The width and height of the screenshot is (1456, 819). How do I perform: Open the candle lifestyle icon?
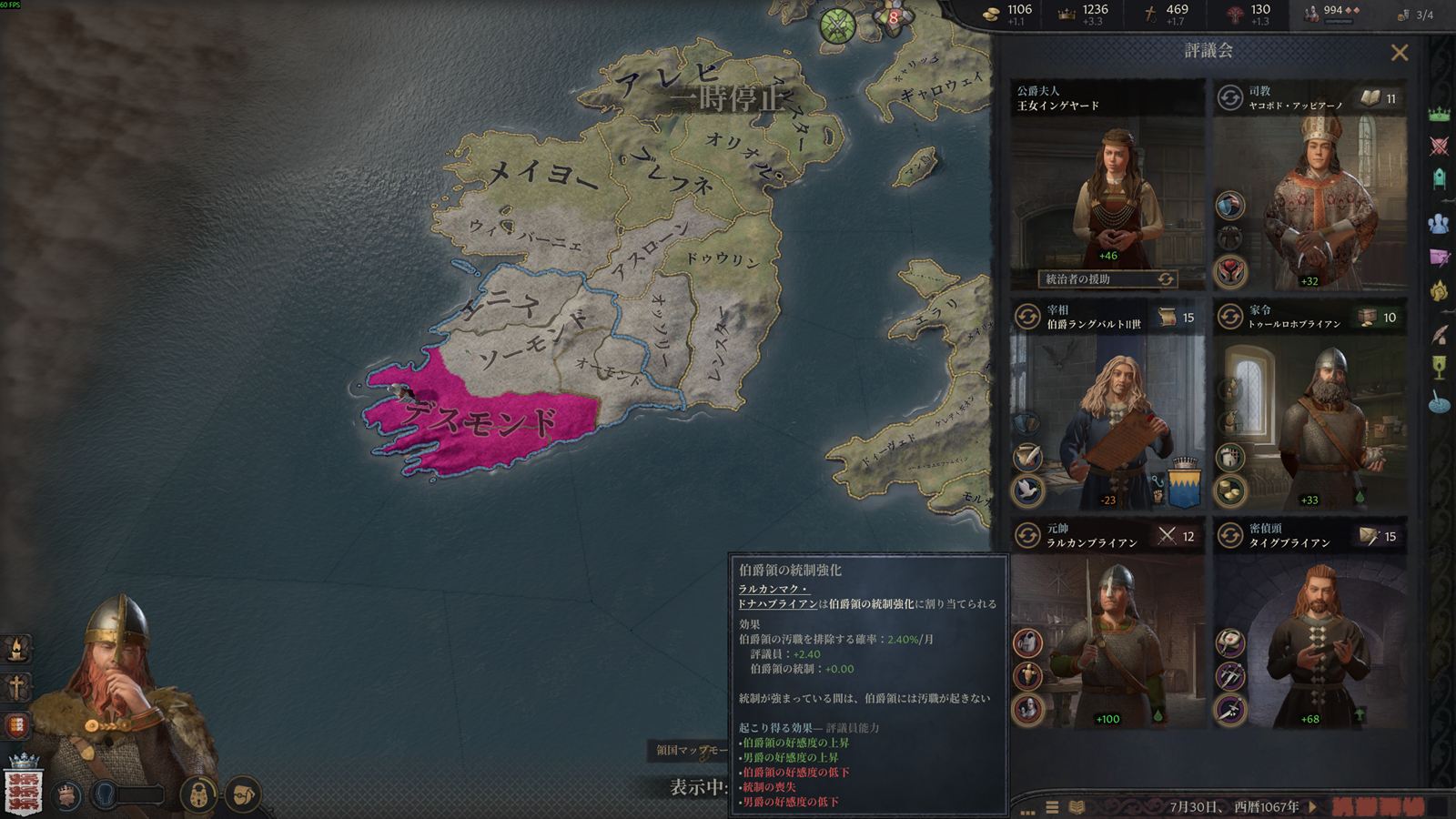click(17, 648)
